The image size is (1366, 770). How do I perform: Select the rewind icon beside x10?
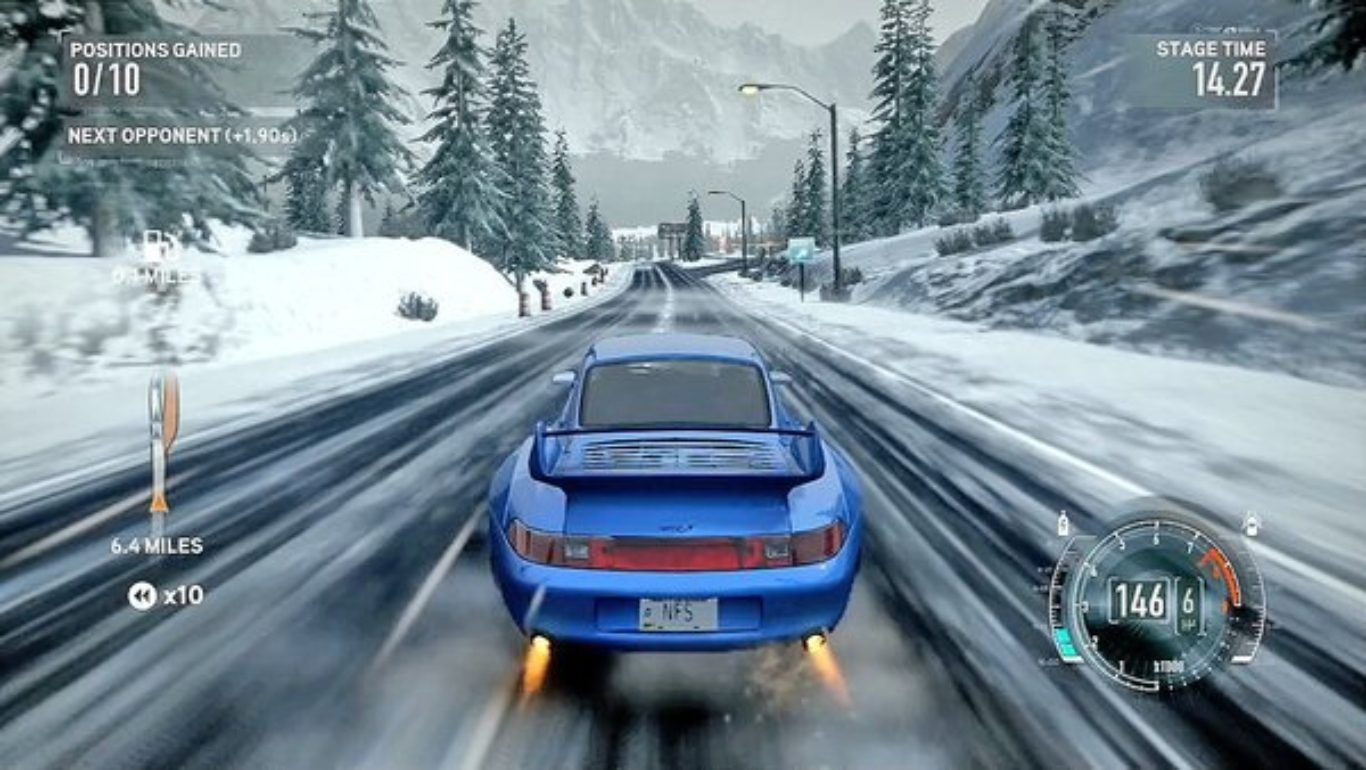[x=142, y=596]
